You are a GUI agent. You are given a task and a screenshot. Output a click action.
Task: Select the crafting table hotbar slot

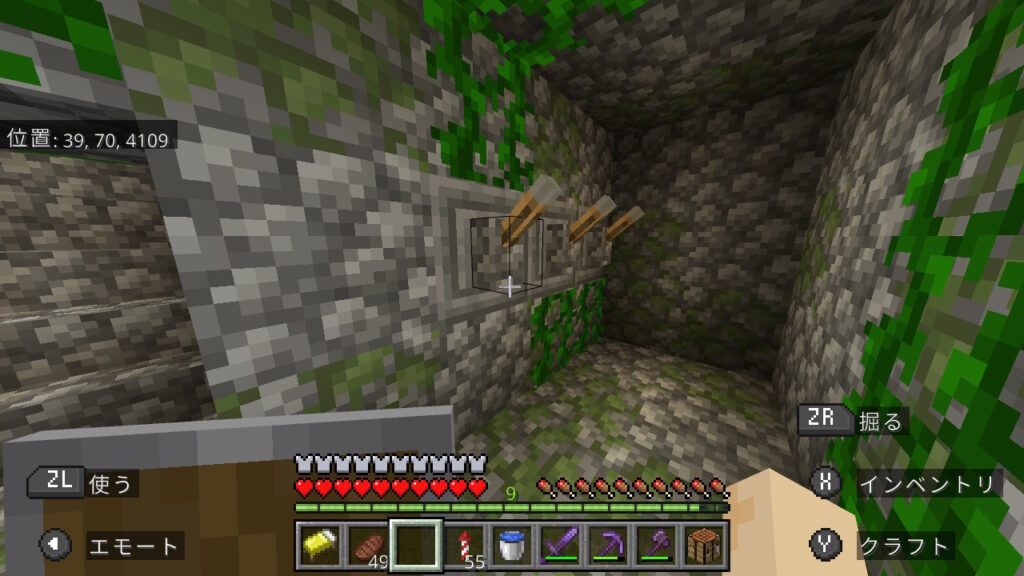[704, 545]
